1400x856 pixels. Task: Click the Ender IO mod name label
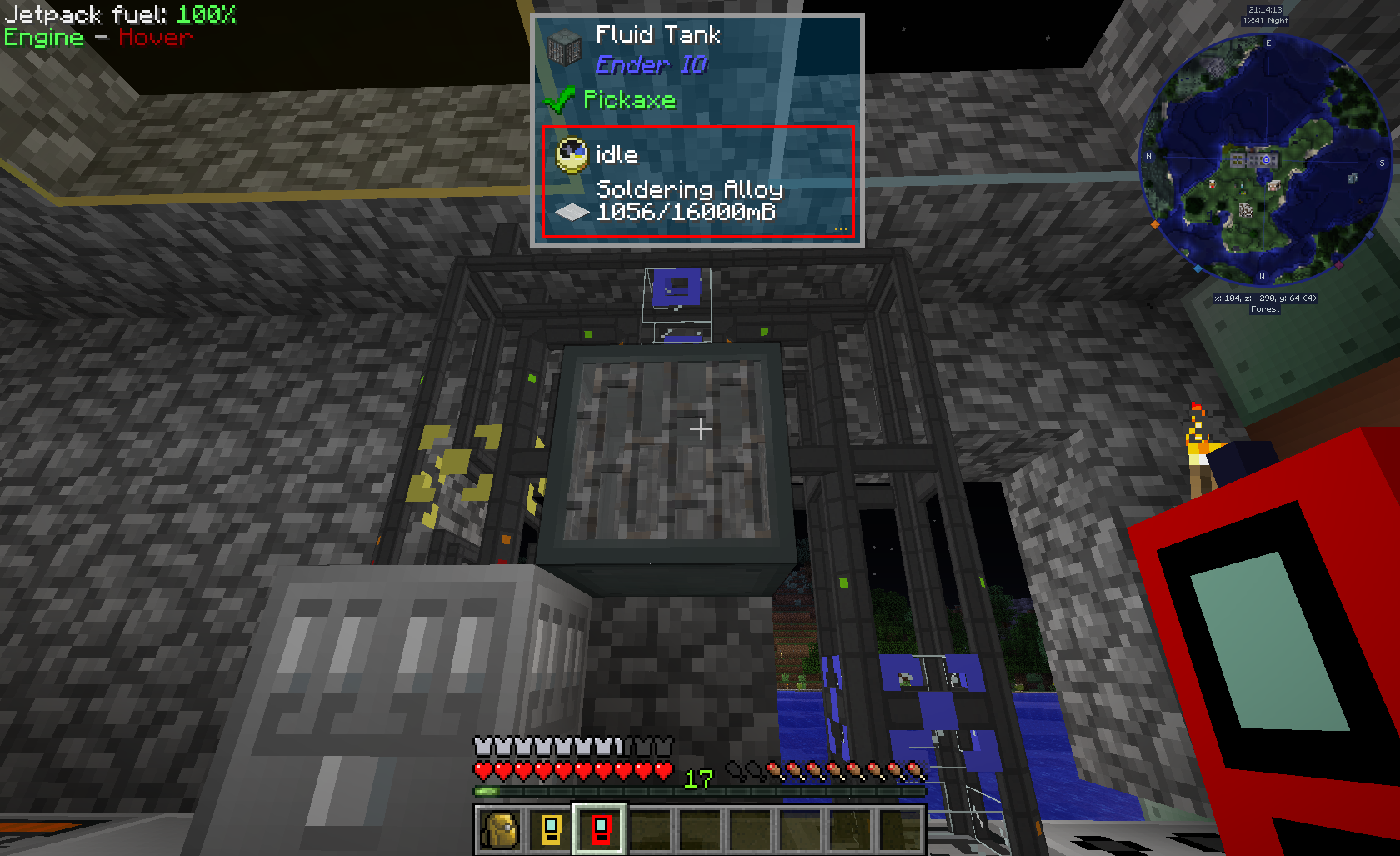pos(651,65)
